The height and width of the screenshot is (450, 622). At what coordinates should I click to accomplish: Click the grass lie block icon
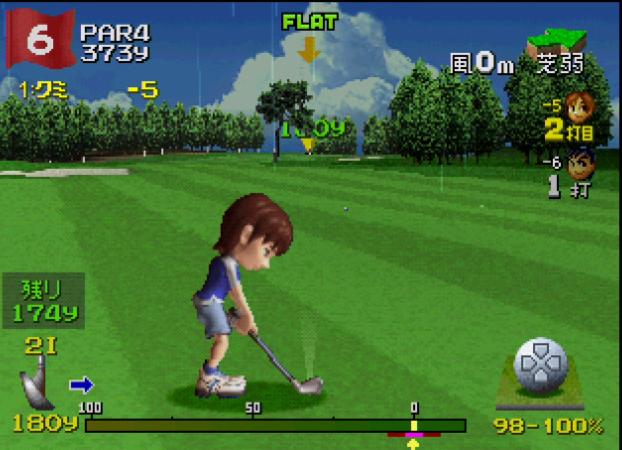(556, 42)
